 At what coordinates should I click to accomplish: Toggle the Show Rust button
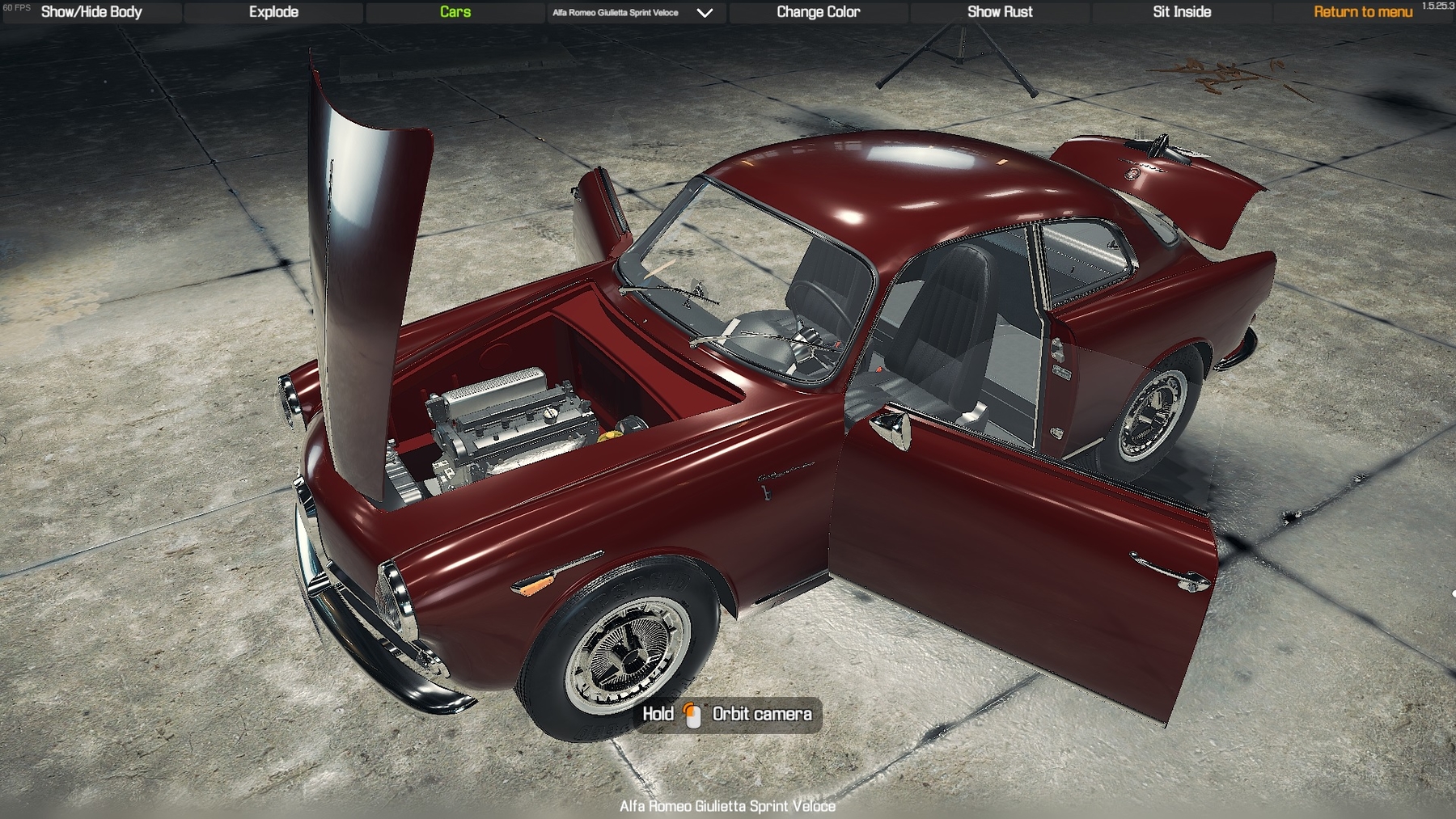(1000, 12)
